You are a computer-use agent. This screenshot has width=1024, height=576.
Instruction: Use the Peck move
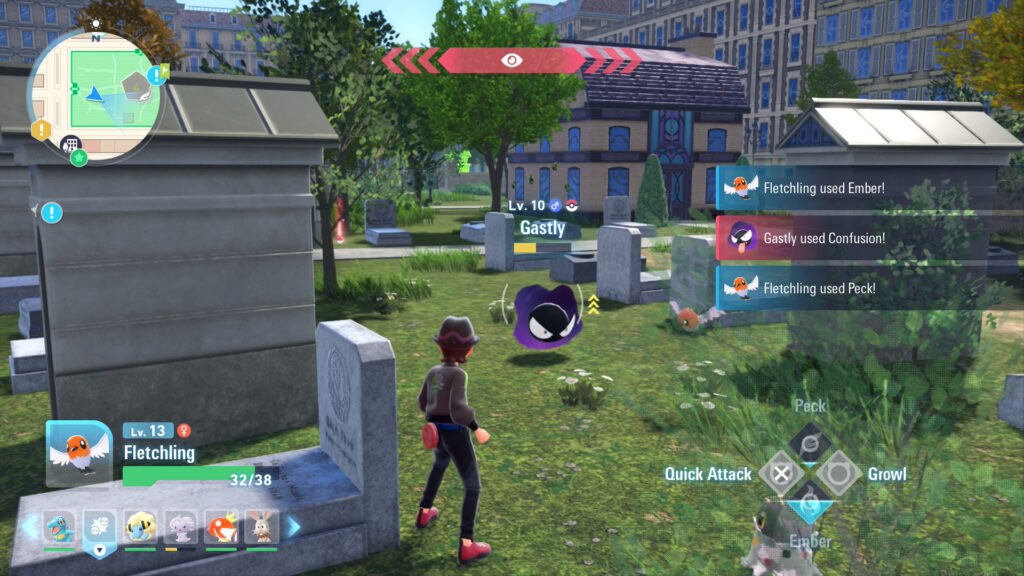808,441
